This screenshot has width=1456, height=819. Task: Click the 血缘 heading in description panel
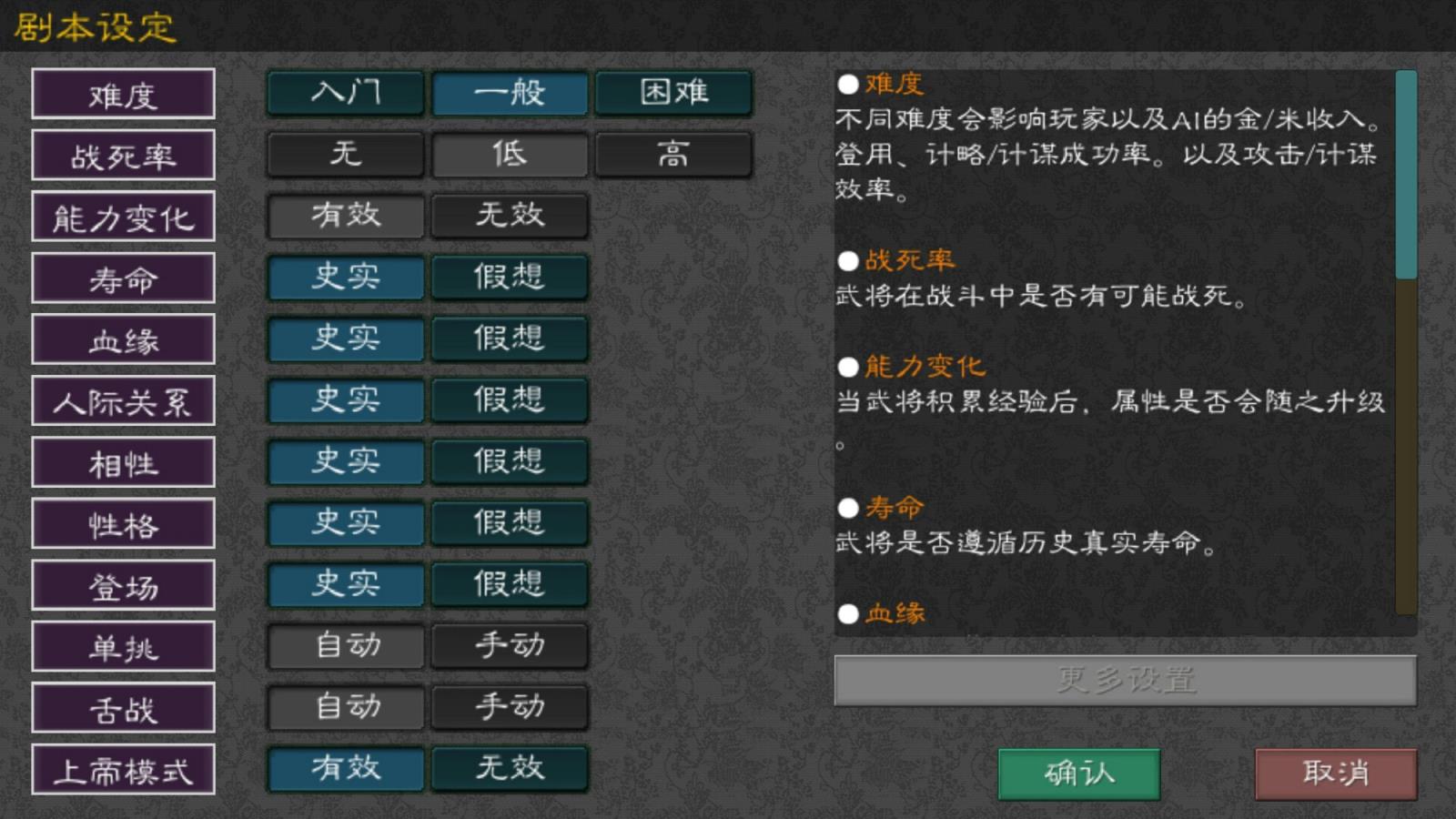[x=894, y=613]
